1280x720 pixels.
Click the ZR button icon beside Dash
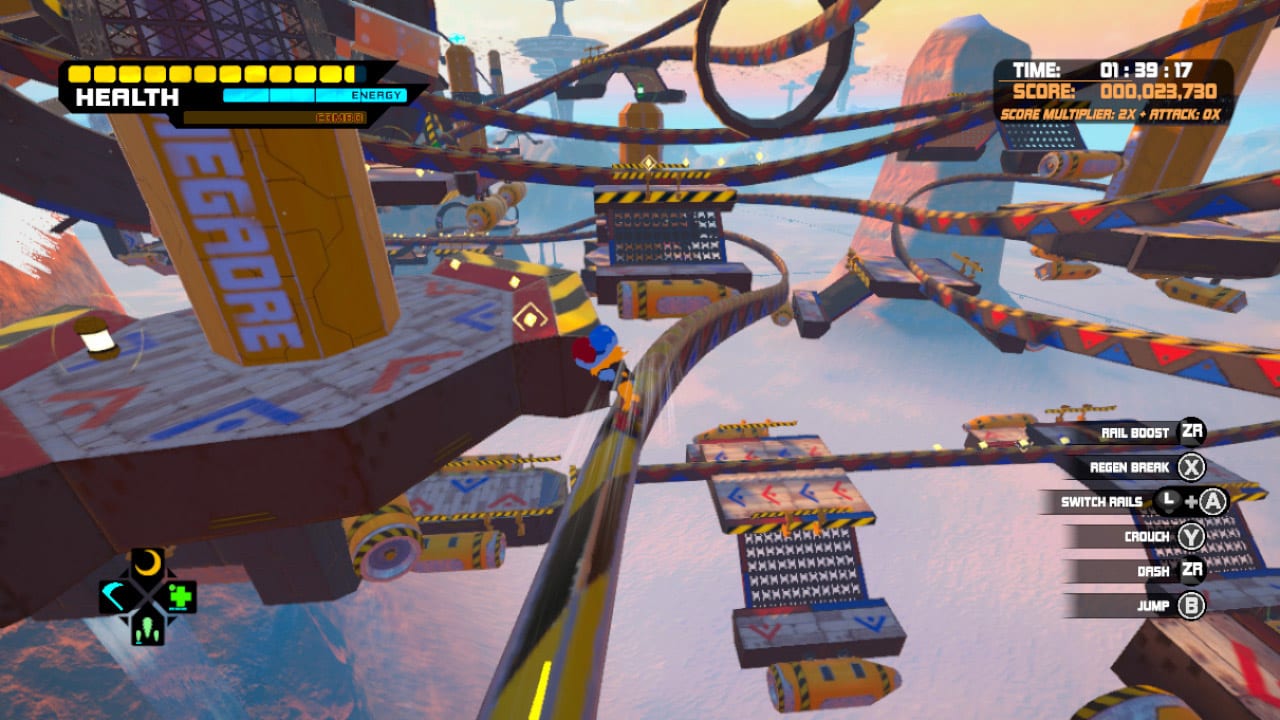tap(1192, 570)
